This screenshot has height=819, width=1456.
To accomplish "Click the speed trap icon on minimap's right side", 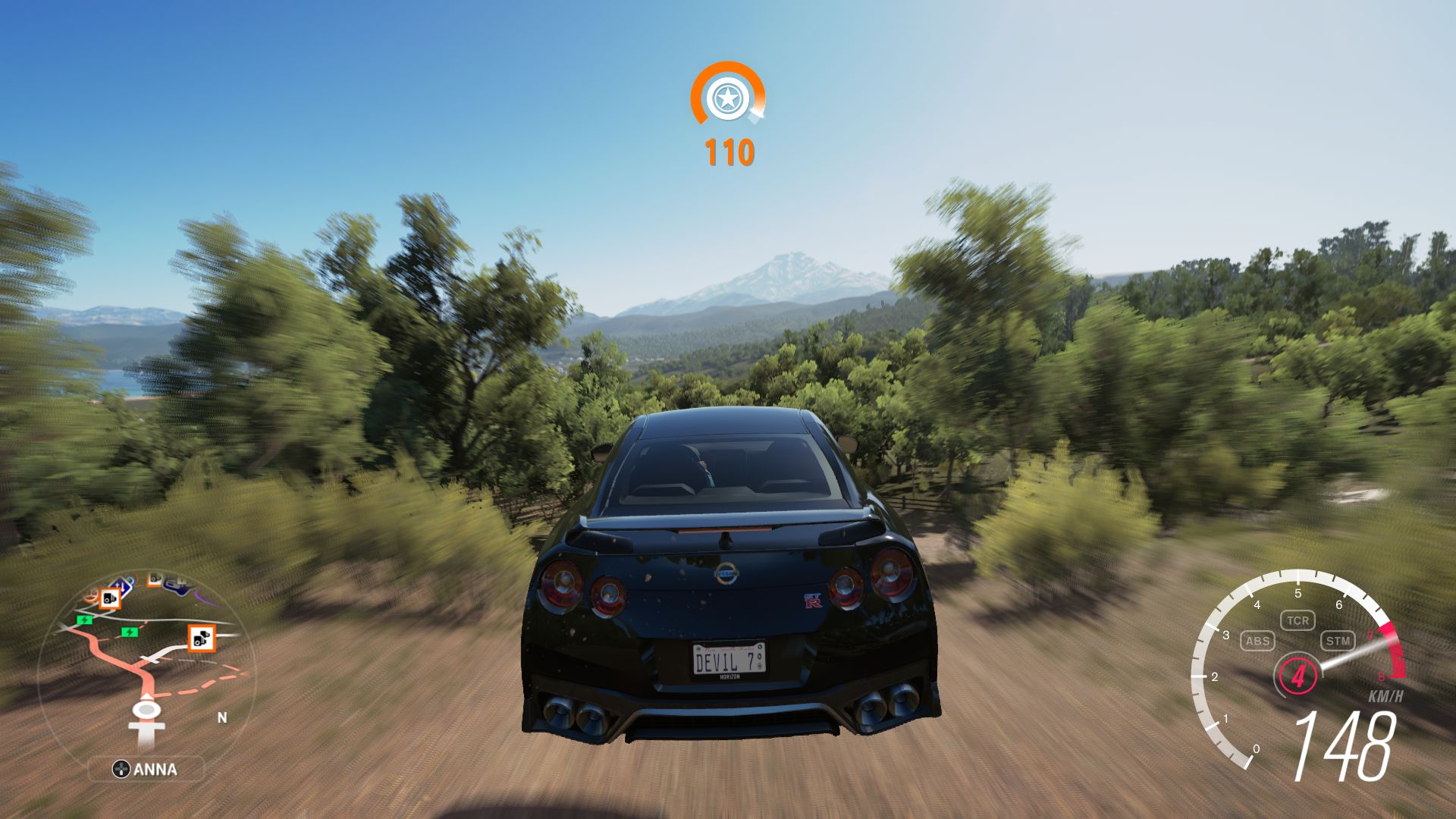I will [x=202, y=639].
